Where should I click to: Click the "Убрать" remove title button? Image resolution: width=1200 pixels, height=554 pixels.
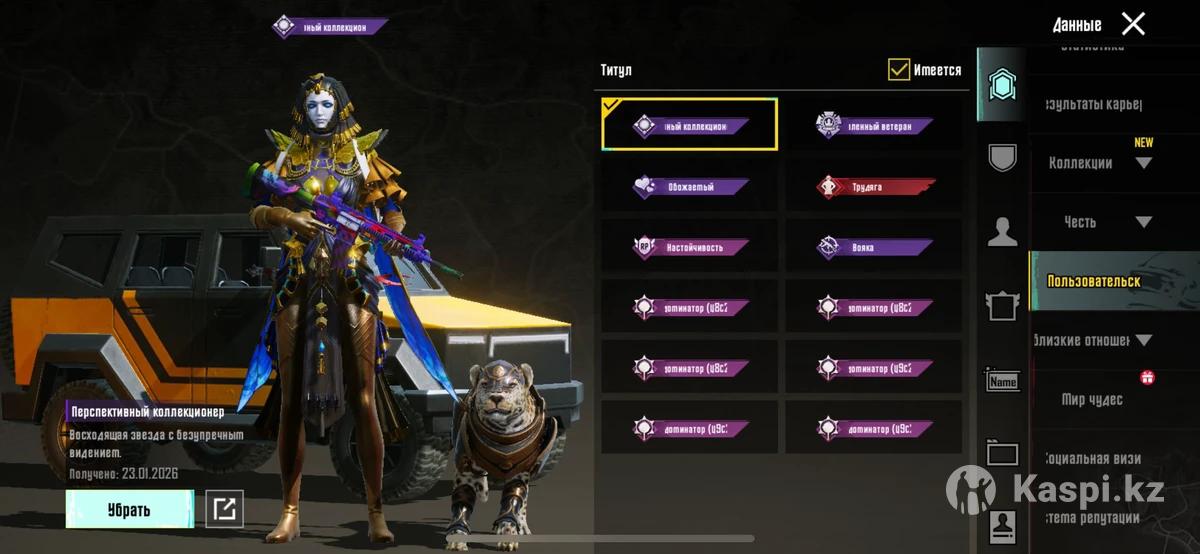pyautogui.click(x=129, y=510)
